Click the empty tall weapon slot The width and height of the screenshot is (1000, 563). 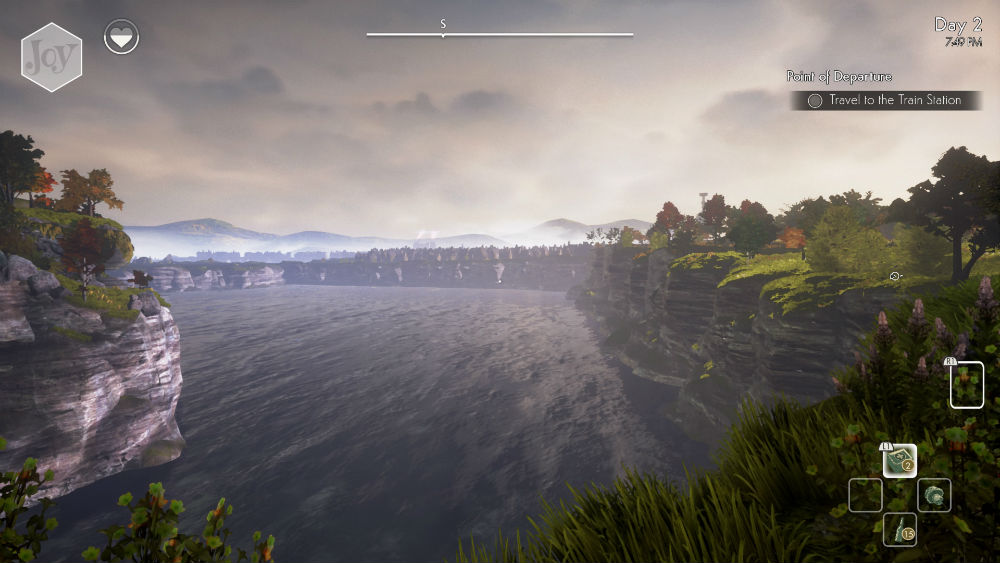tap(966, 385)
